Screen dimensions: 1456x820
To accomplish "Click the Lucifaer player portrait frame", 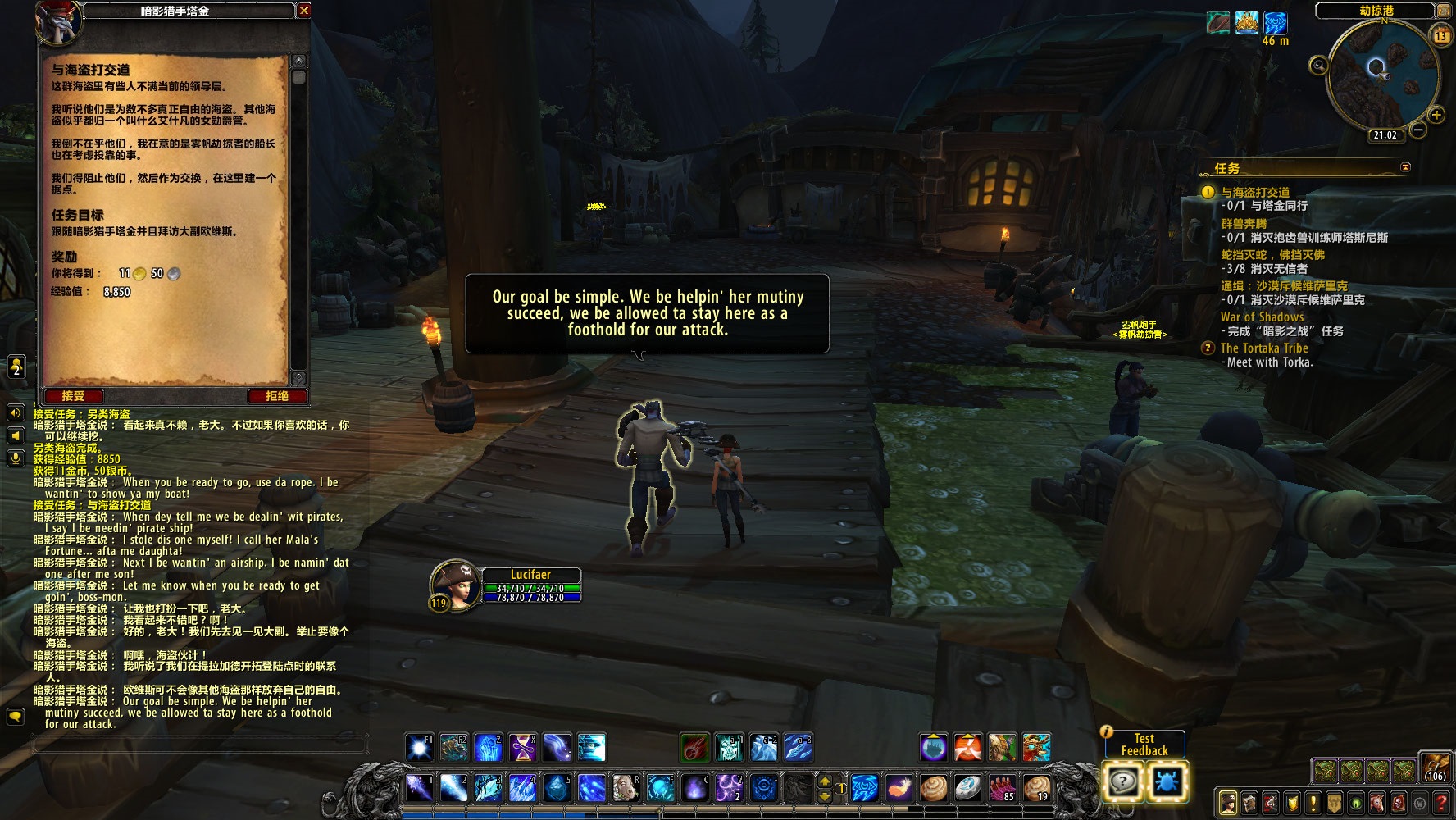I will click(455, 585).
